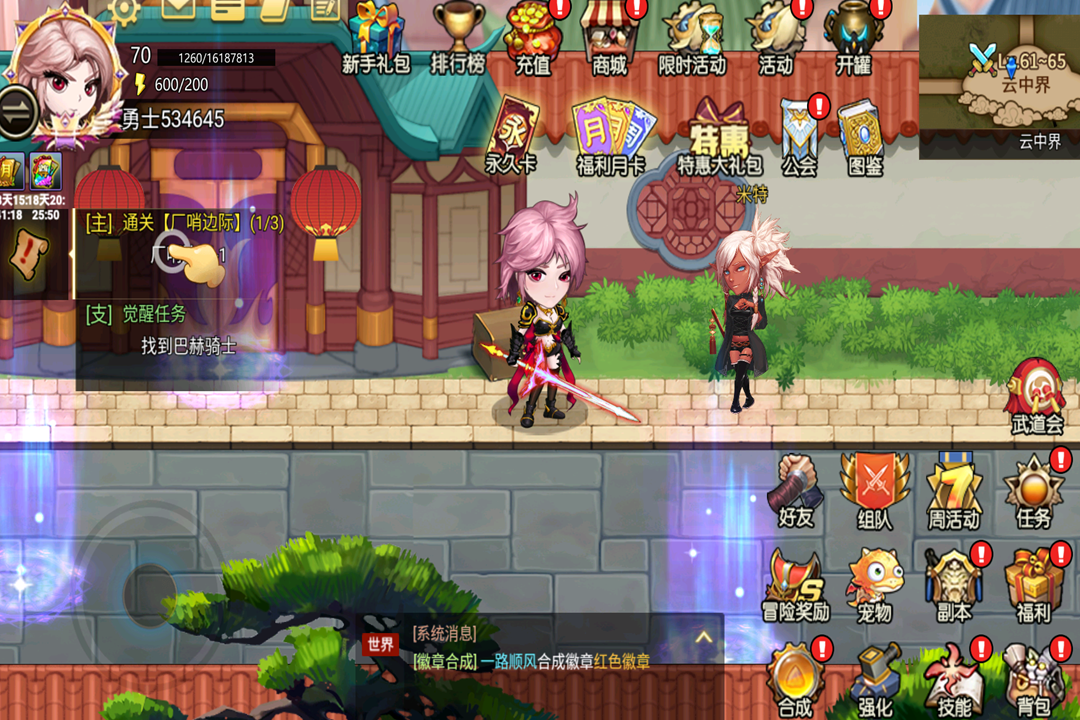
Task: Open the 福利月卡 monthly card
Action: click(x=610, y=134)
